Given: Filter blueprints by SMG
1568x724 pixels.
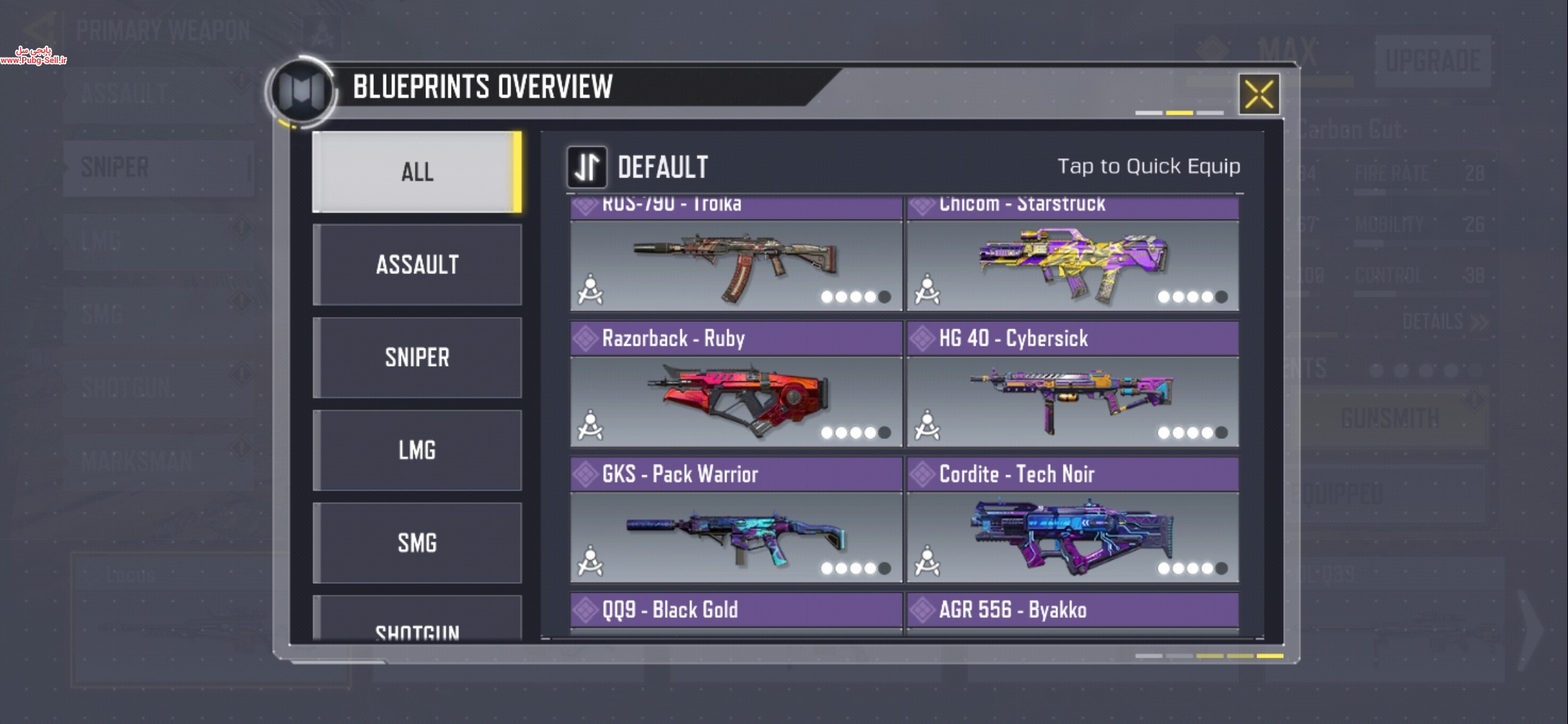Looking at the screenshot, I should (x=417, y=542).
